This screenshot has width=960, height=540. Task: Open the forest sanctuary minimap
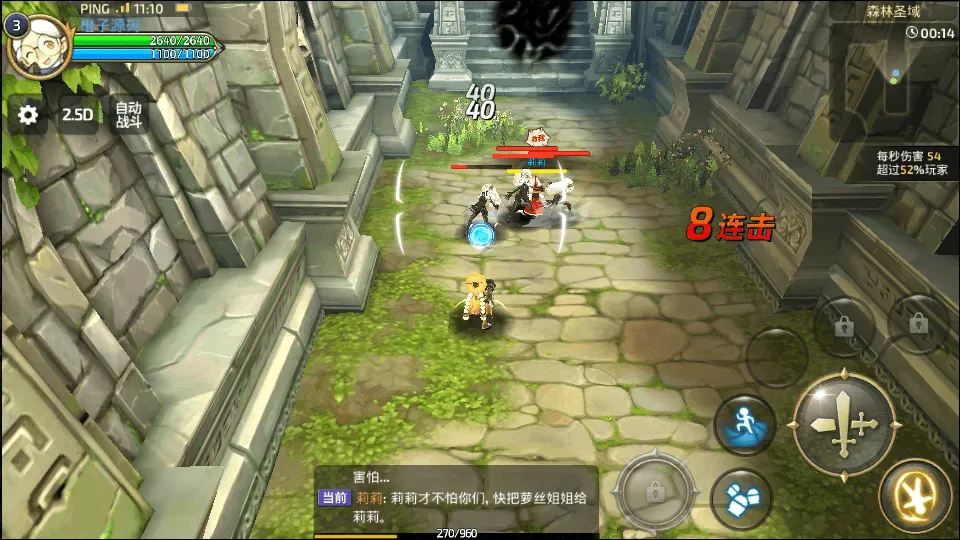[893, 82]
